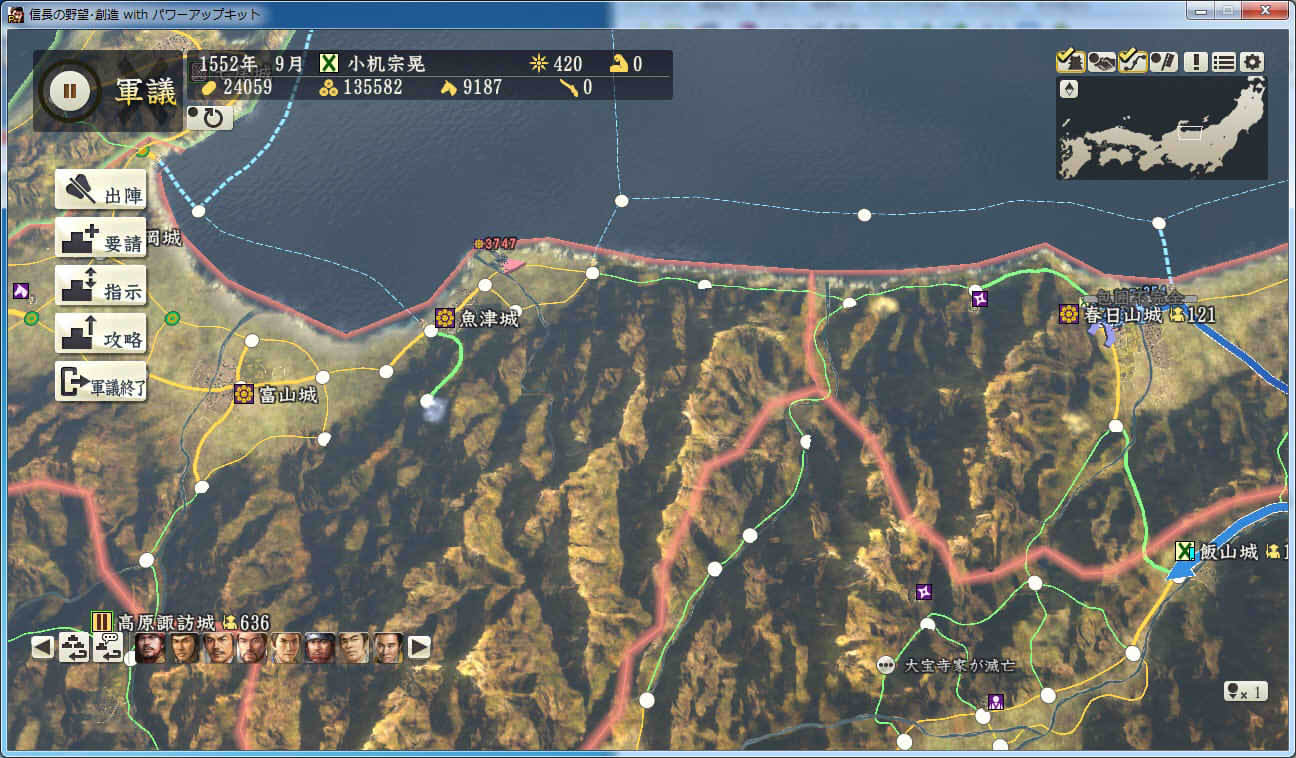Select the 攻略 (conquest) command
The image size is (1296, 758).
100,334
